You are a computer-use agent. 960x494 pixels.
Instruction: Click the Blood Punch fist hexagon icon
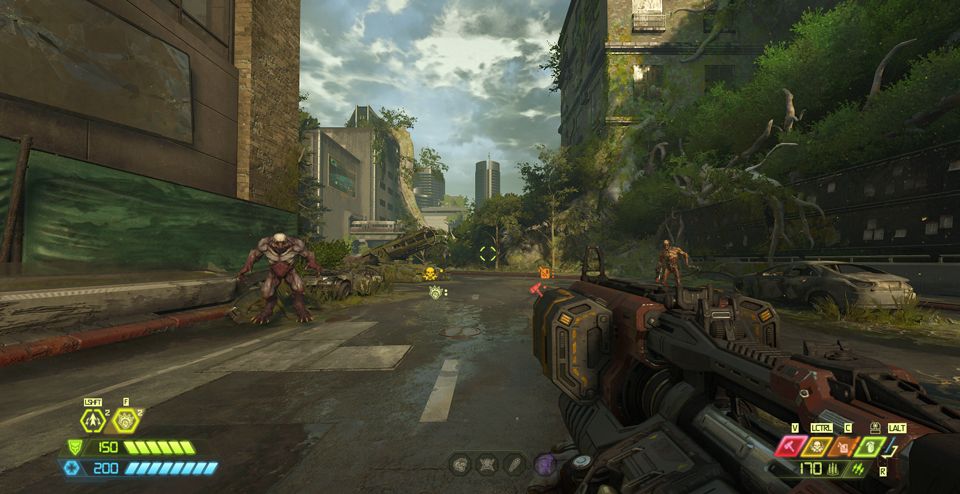126,421
